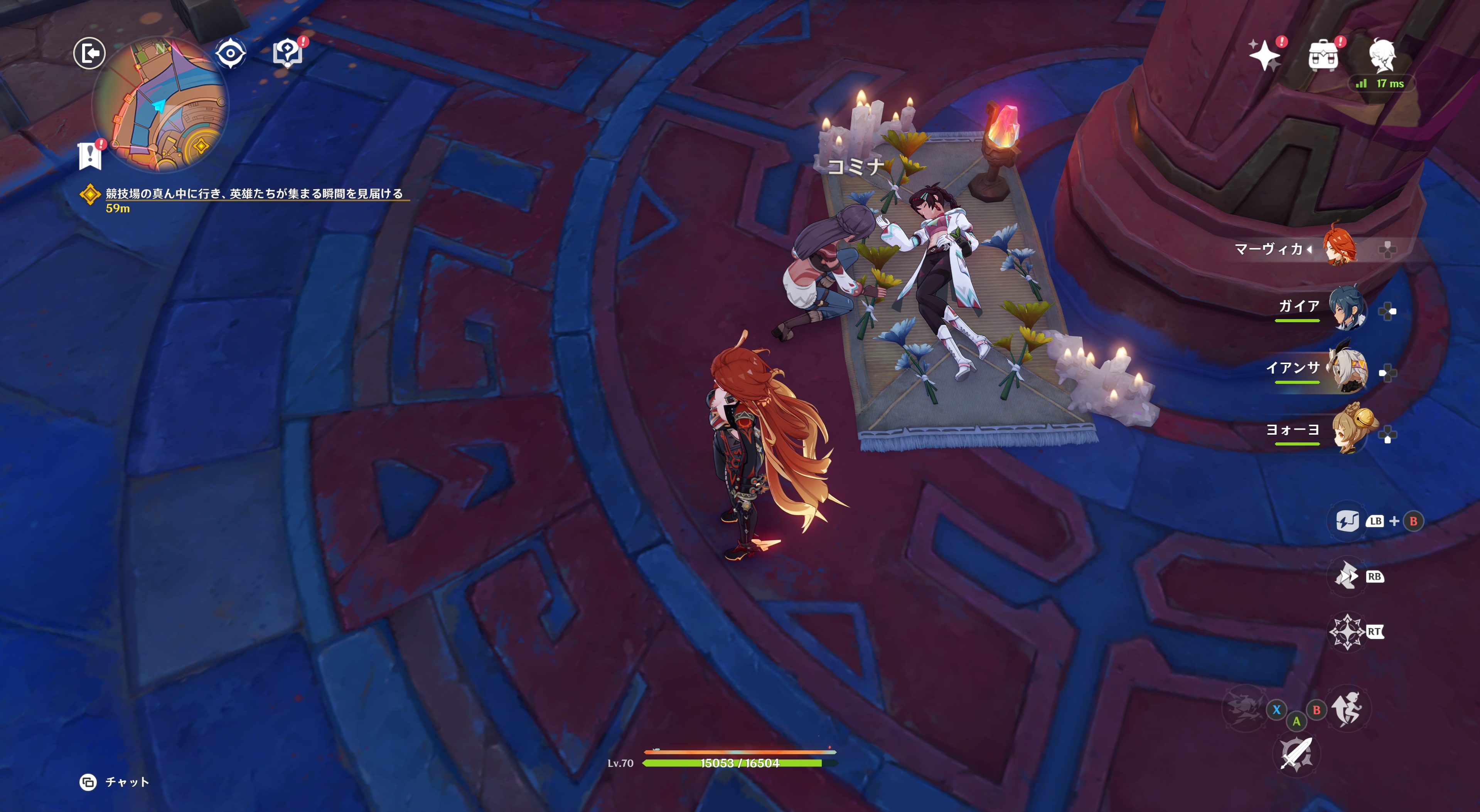Click the exit door icon beside the minimap
Viewport: 1480px width, 812px height.
[x=89, y=54]
